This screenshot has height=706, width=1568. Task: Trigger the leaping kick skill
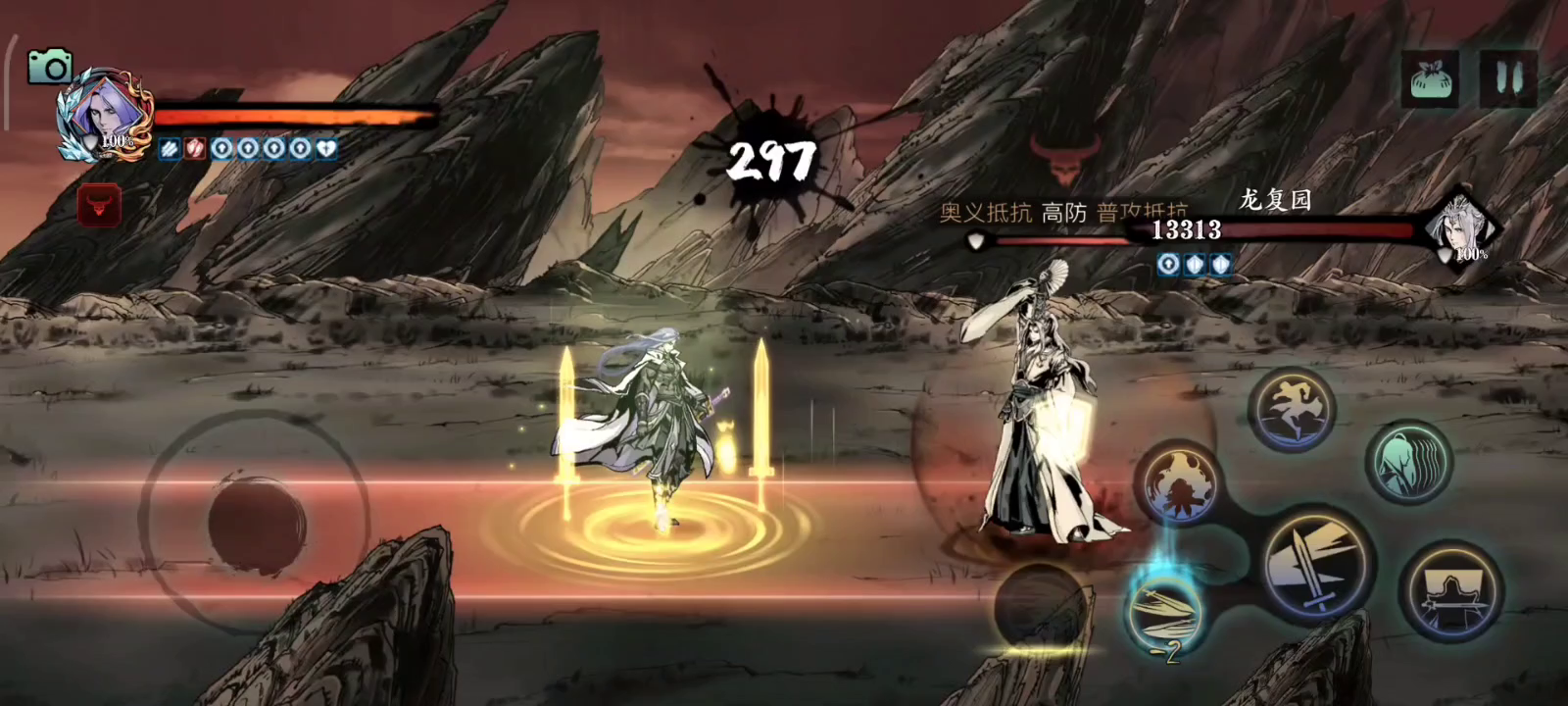pos(1293,407)
